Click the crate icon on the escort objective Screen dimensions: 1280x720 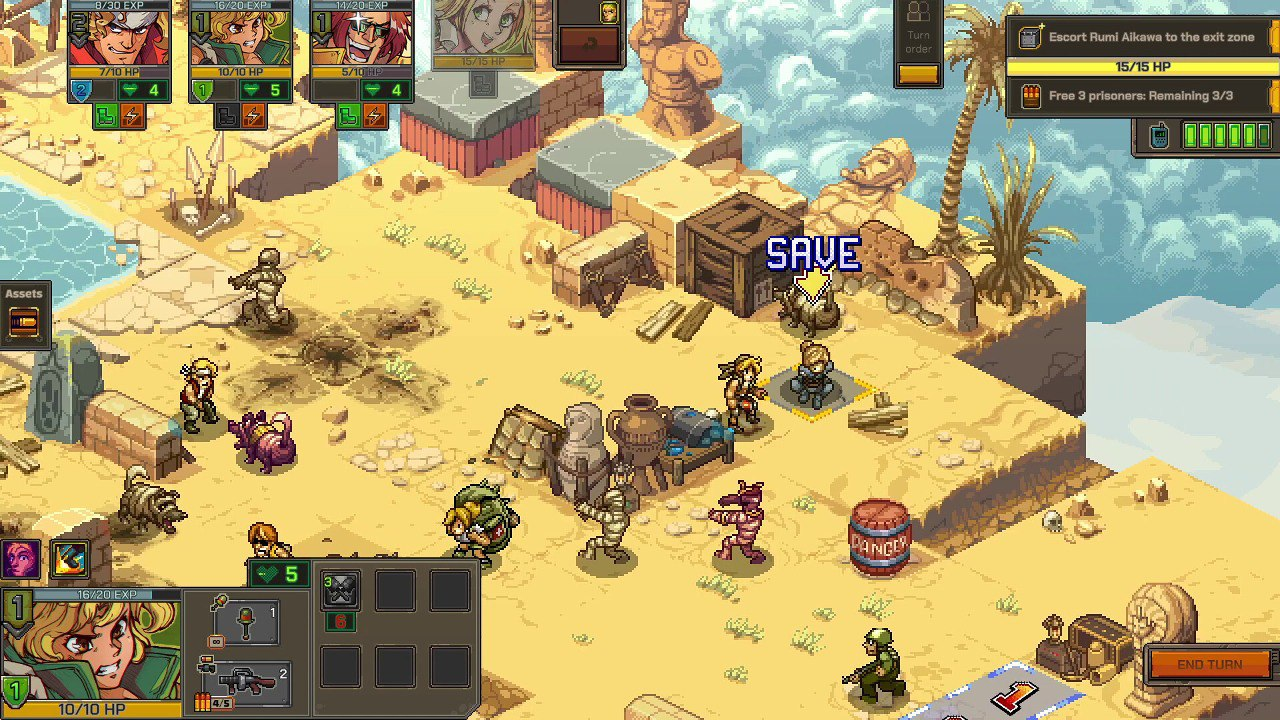1029,36
